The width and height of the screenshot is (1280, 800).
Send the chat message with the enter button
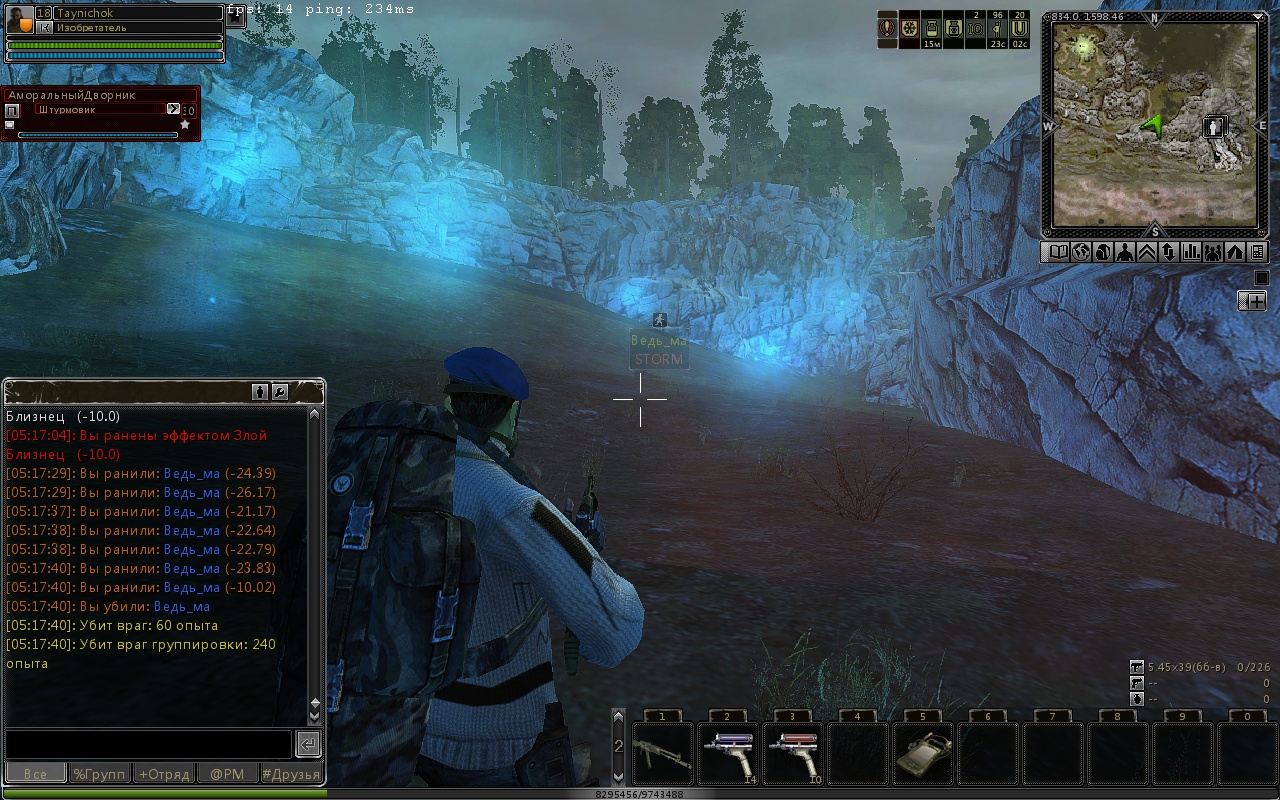308,744
